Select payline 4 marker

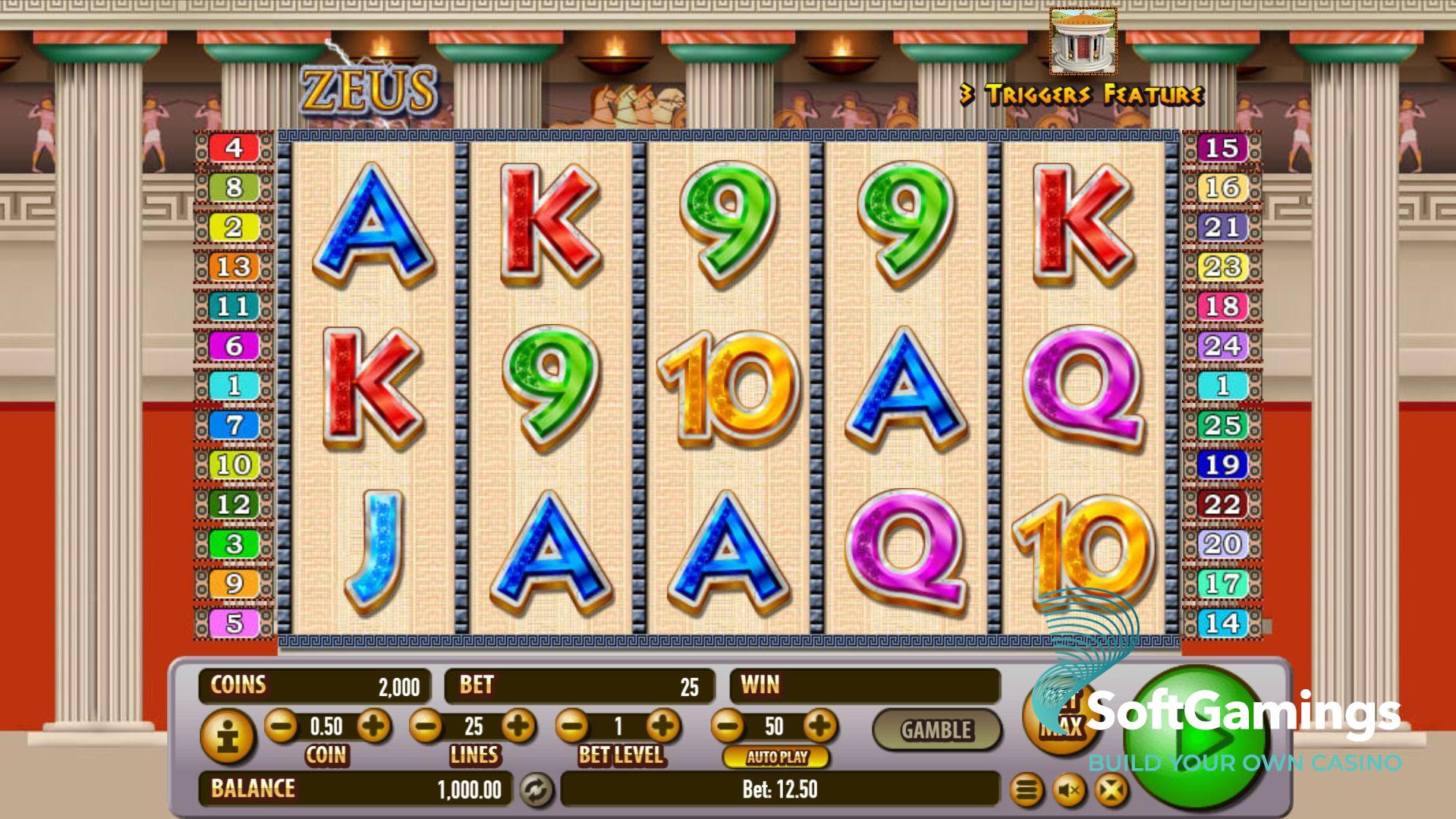[x=234, y=148]
